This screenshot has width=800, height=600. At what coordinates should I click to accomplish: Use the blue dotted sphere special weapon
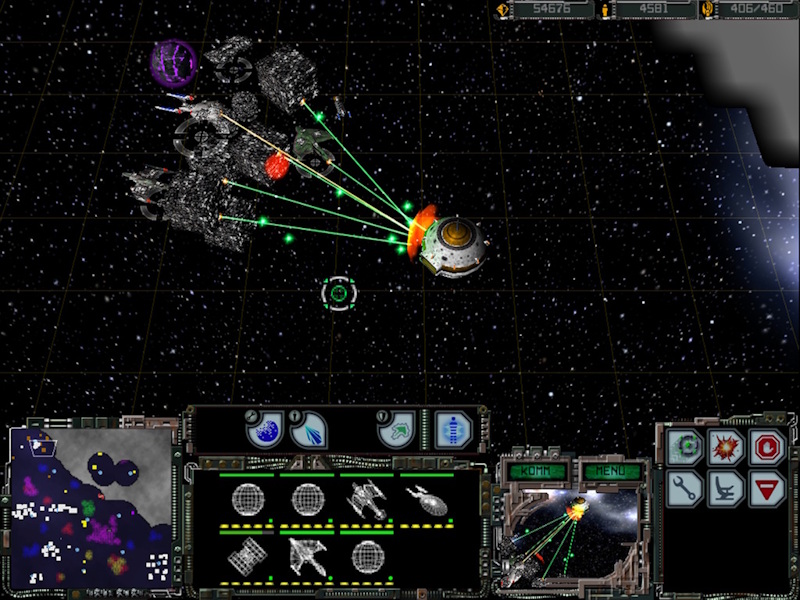[264, 429]
